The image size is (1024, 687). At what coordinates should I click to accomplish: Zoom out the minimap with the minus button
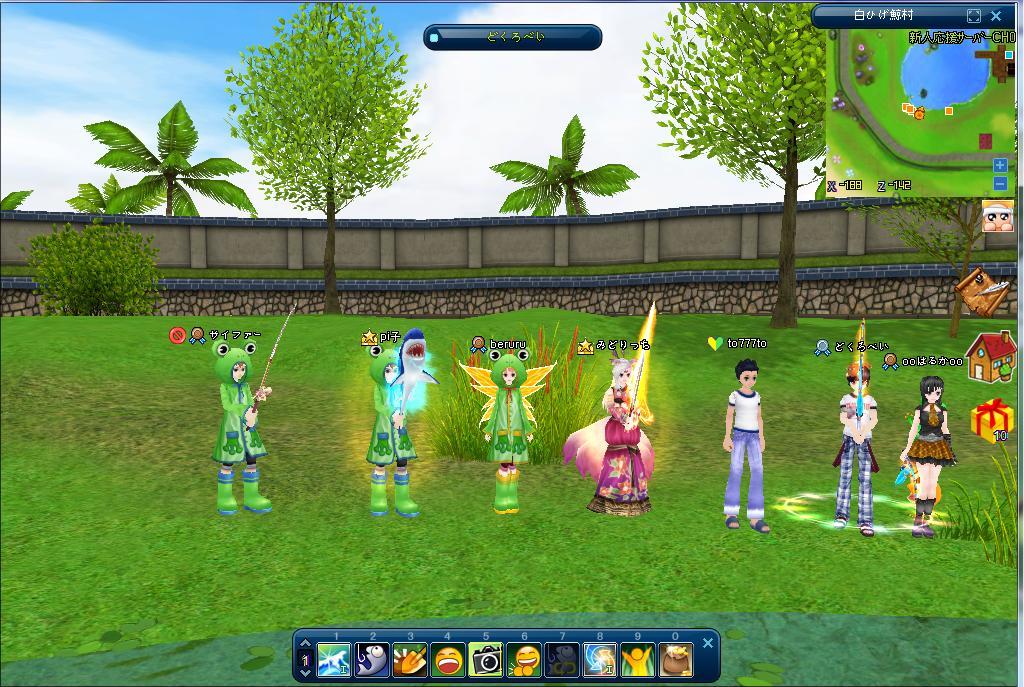pos(1000,183)
